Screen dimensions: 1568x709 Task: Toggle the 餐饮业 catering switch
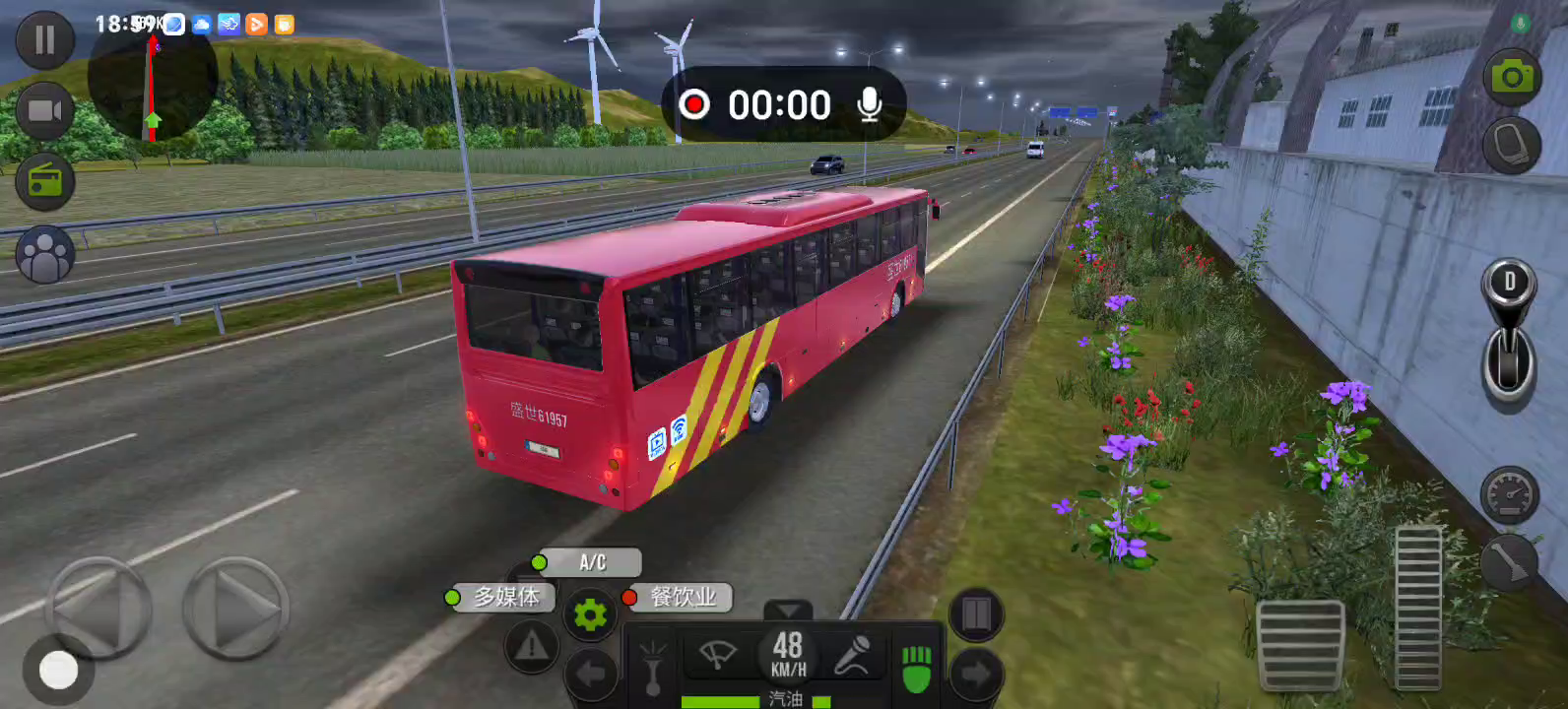coord(682,597)
